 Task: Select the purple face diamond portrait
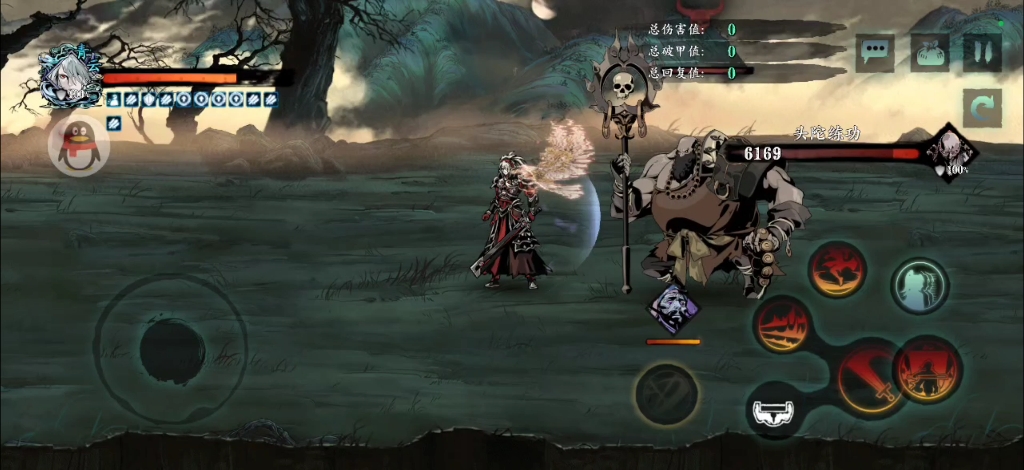[673, 306]
